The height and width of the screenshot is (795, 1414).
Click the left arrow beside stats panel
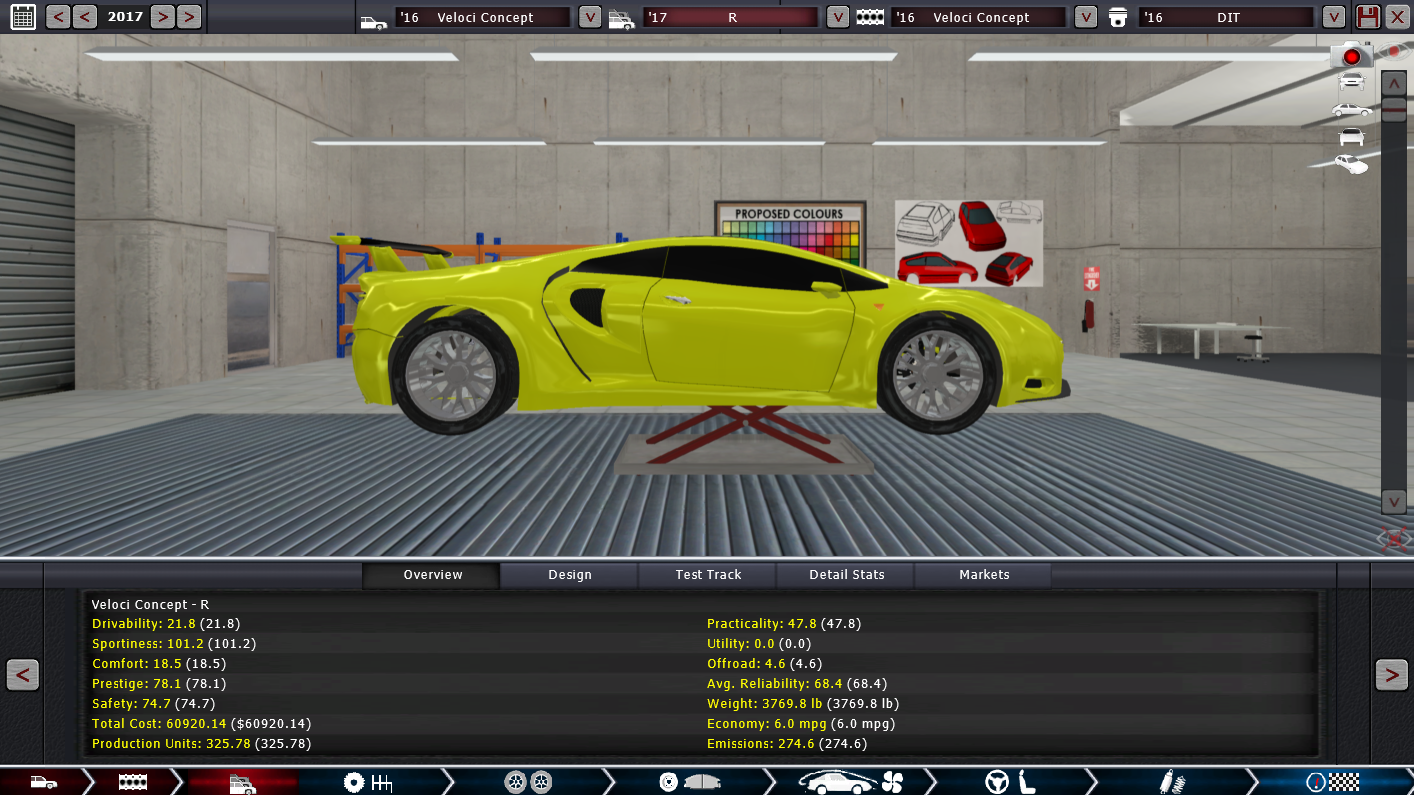pyautogui.click(x=22, y=675)
